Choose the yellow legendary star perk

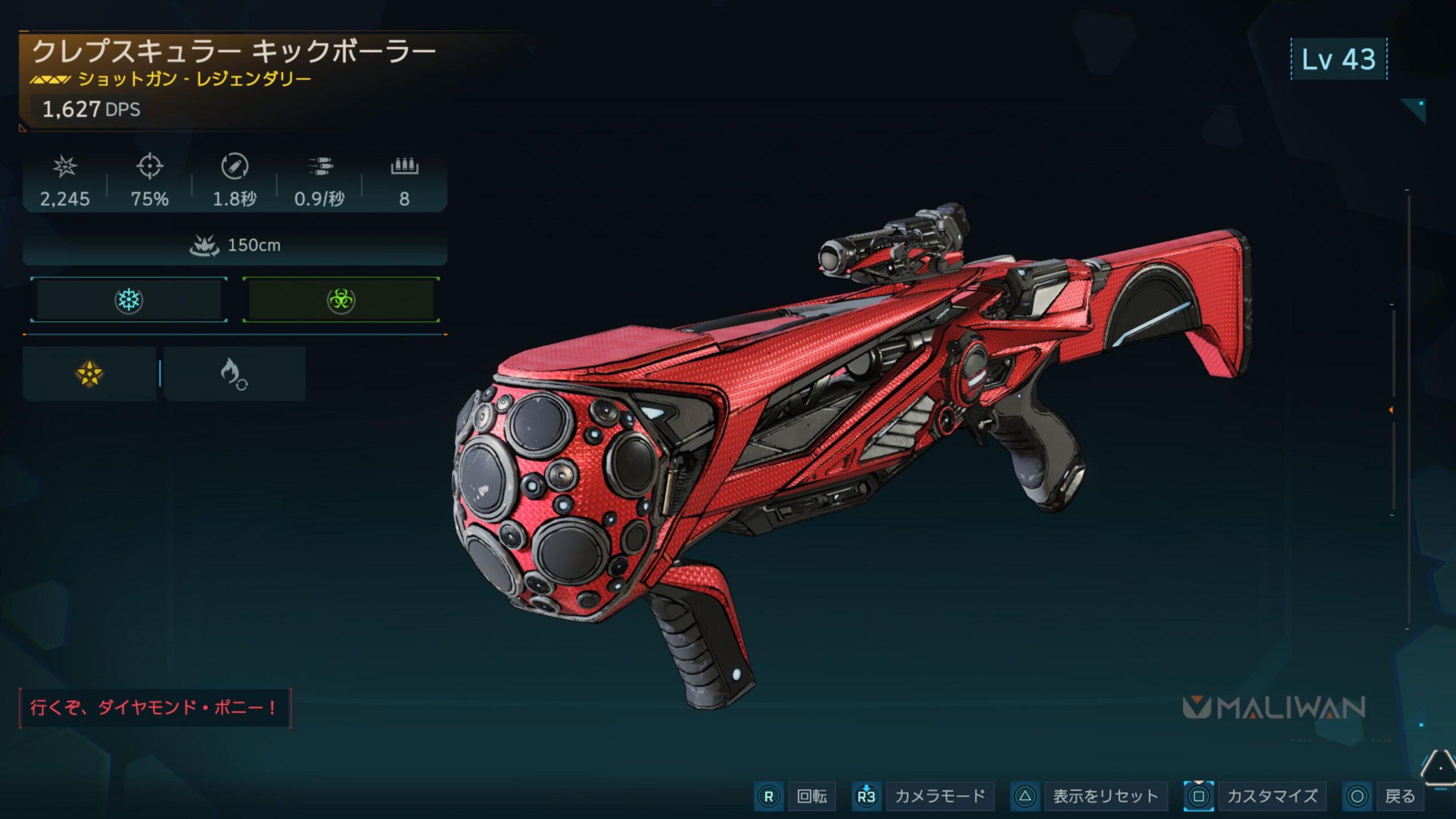90,374
